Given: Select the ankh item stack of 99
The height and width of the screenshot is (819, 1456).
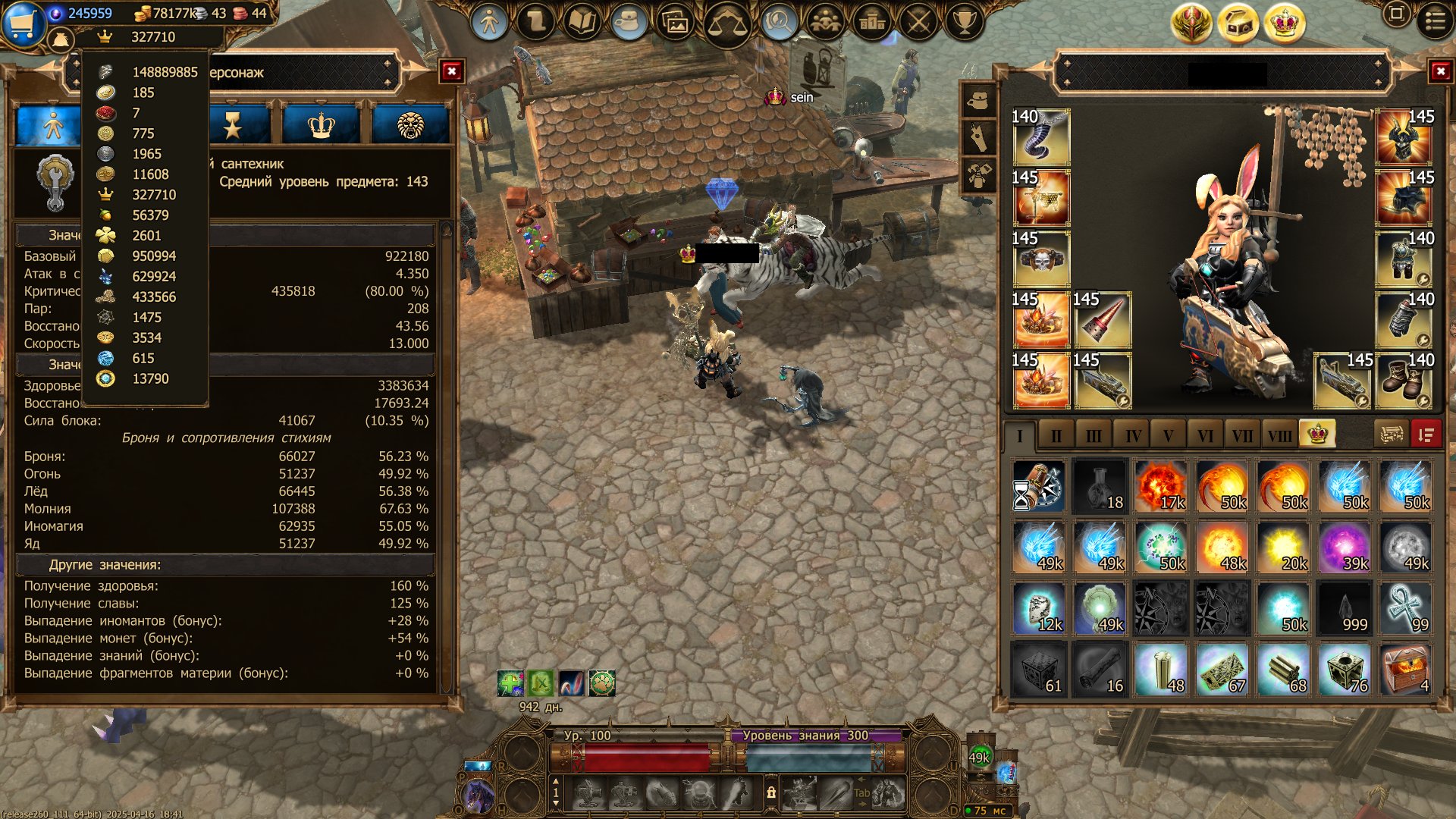Looking at the screenshot, I should coord(1405,608).
